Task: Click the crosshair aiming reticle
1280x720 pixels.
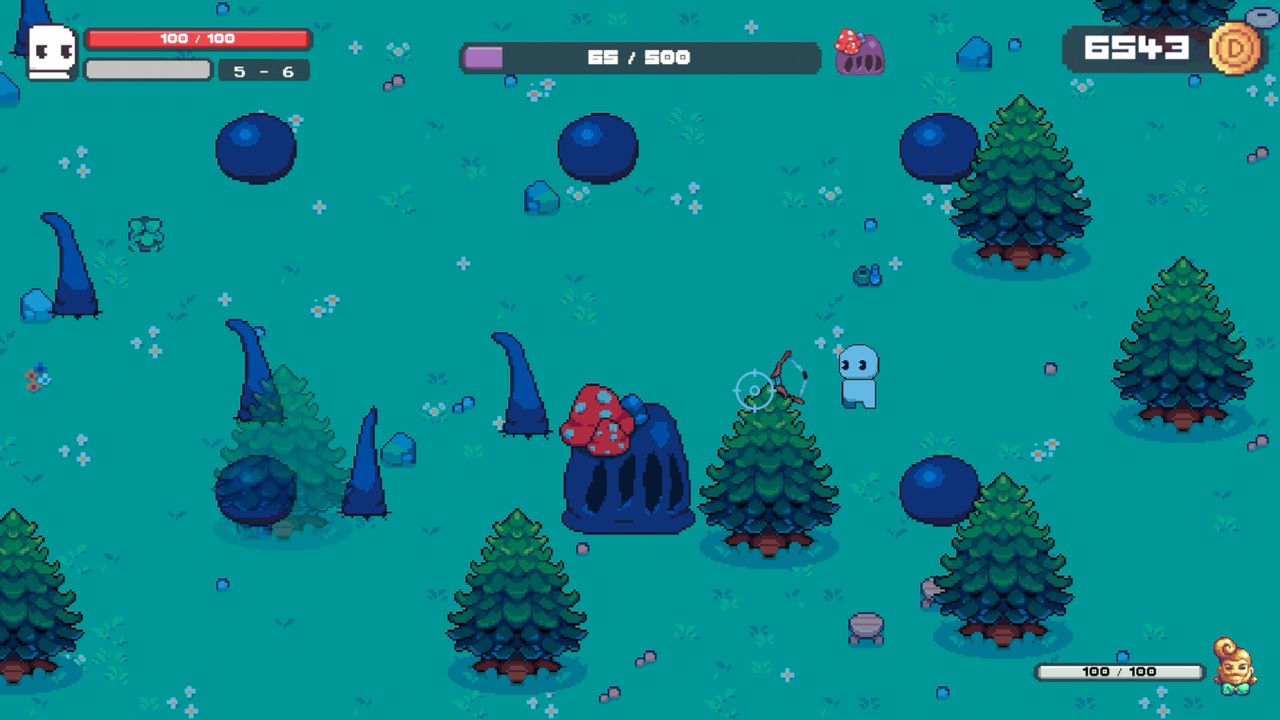Action: pos(752,390)
